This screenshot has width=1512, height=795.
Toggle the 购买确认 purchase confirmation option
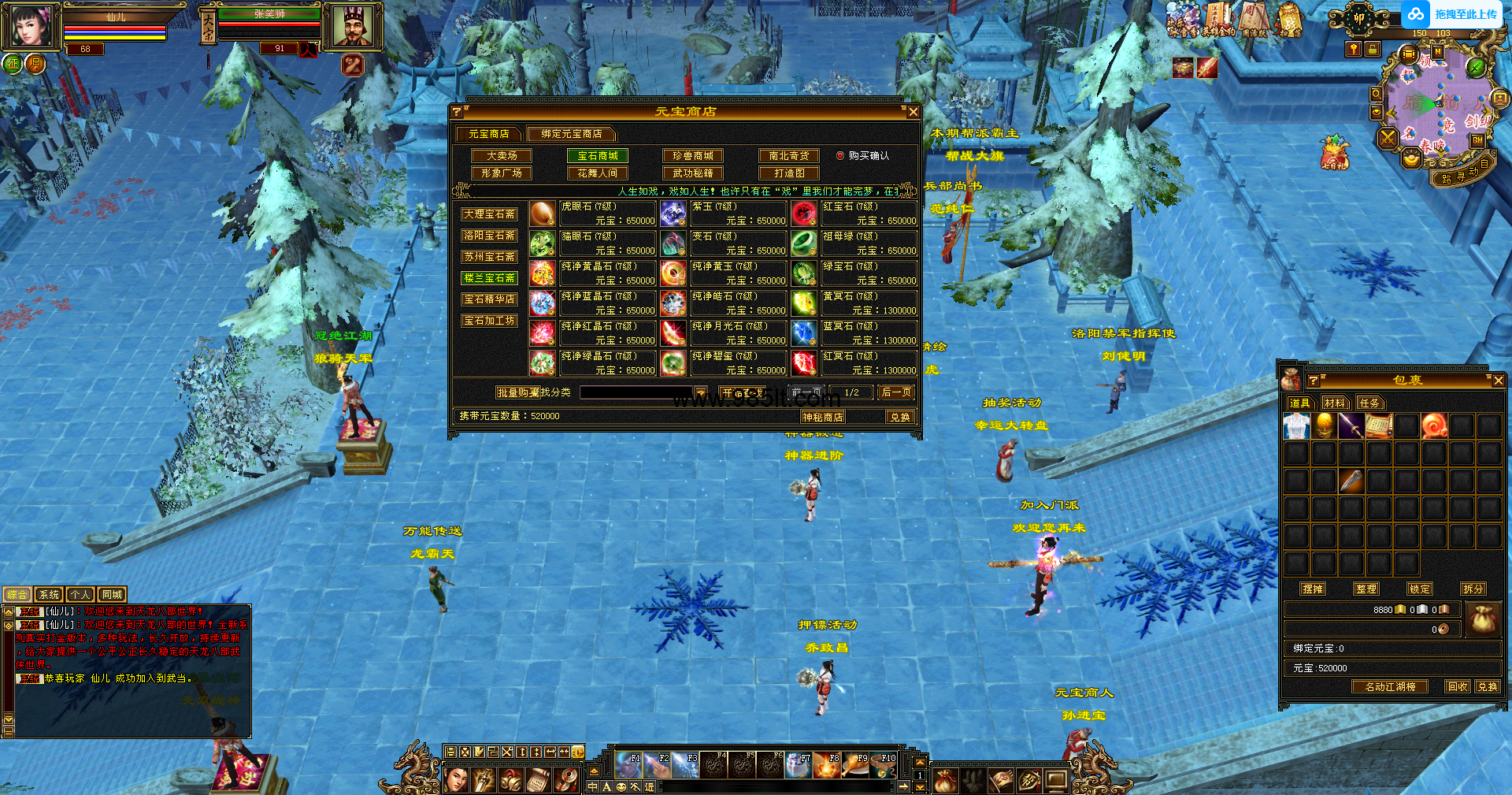pos(840,156)
